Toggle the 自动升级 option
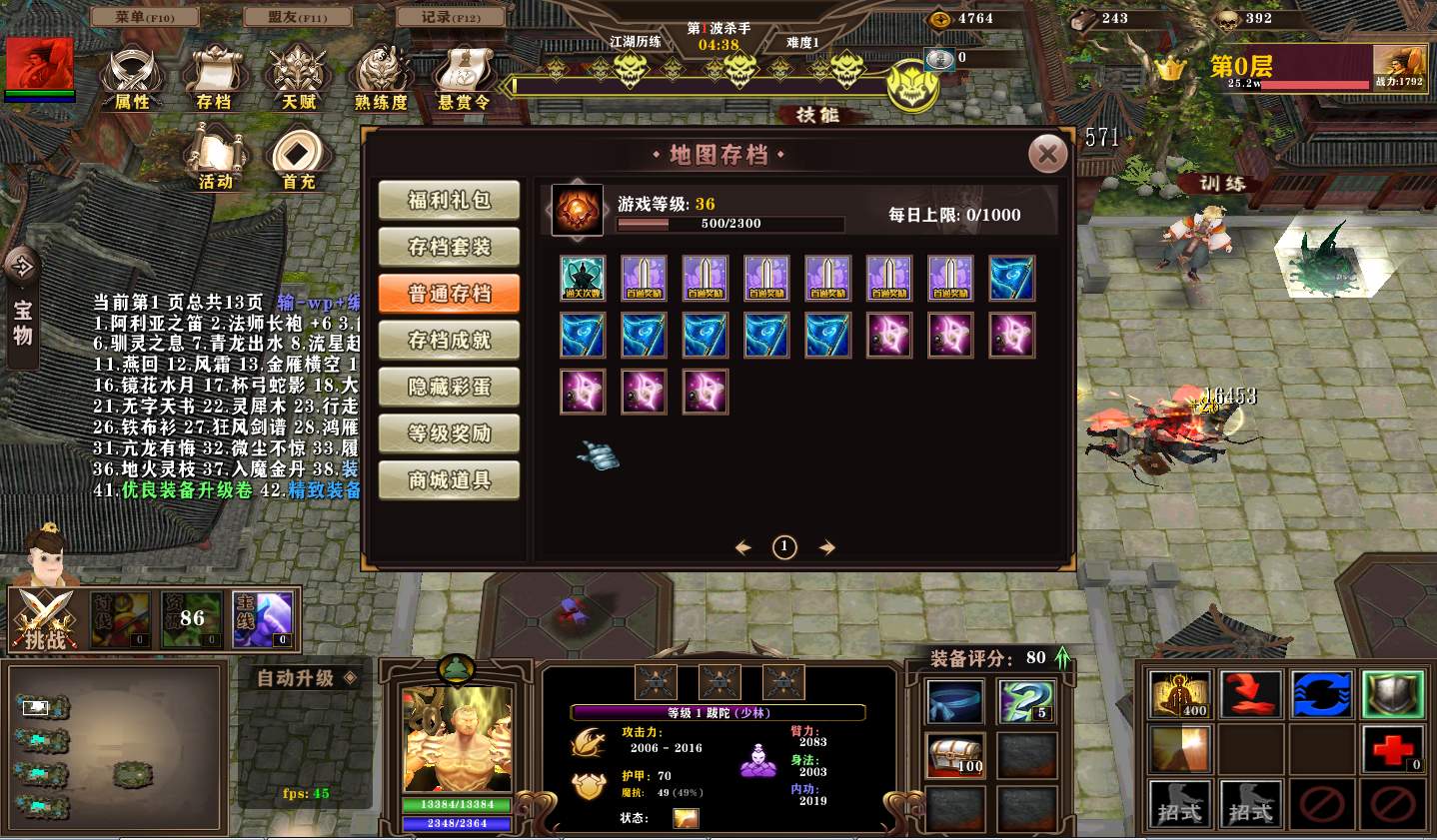1437x840 pixels. point(305,678)
